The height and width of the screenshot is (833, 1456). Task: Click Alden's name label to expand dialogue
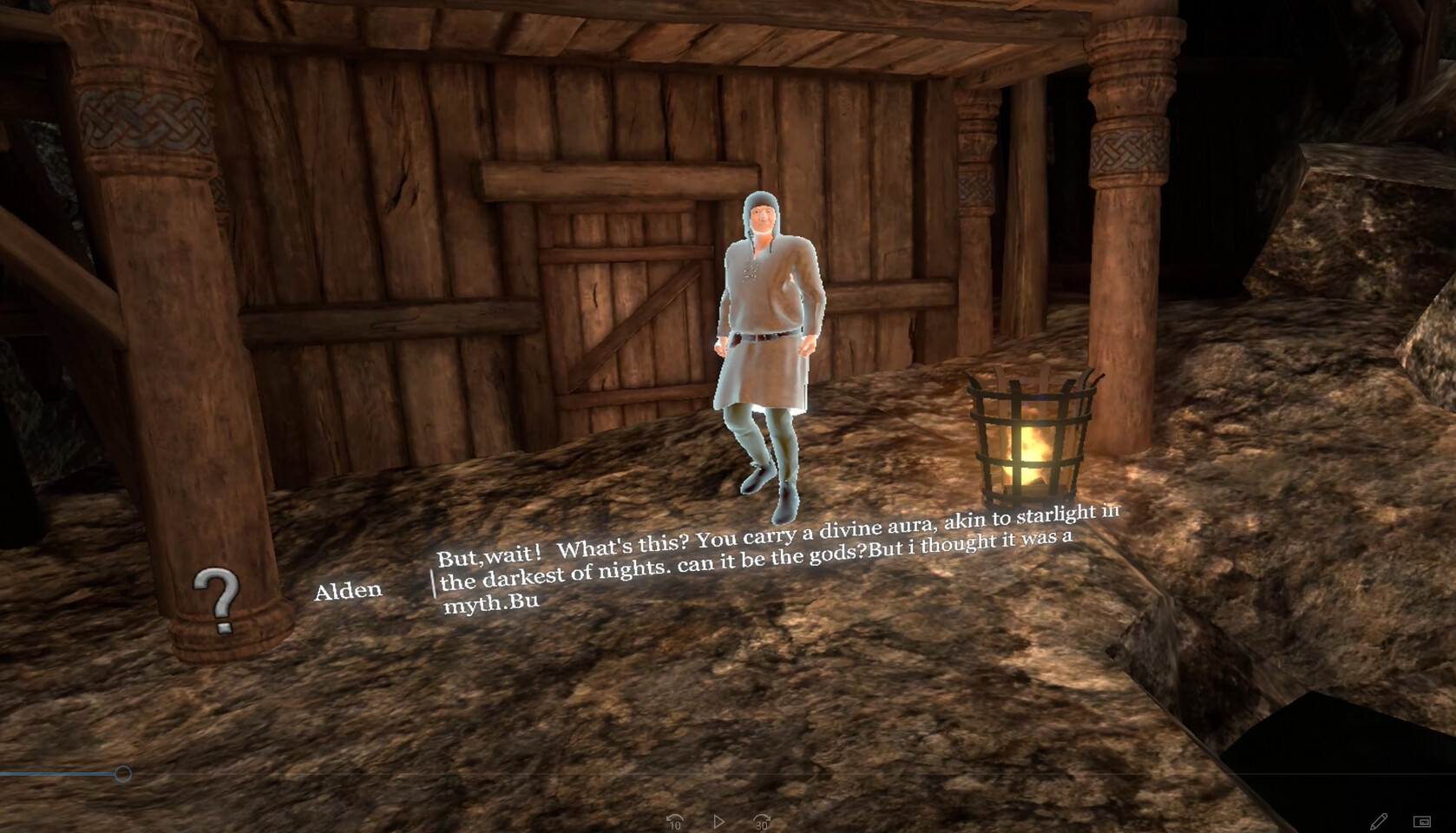click(x=348, y=589)
